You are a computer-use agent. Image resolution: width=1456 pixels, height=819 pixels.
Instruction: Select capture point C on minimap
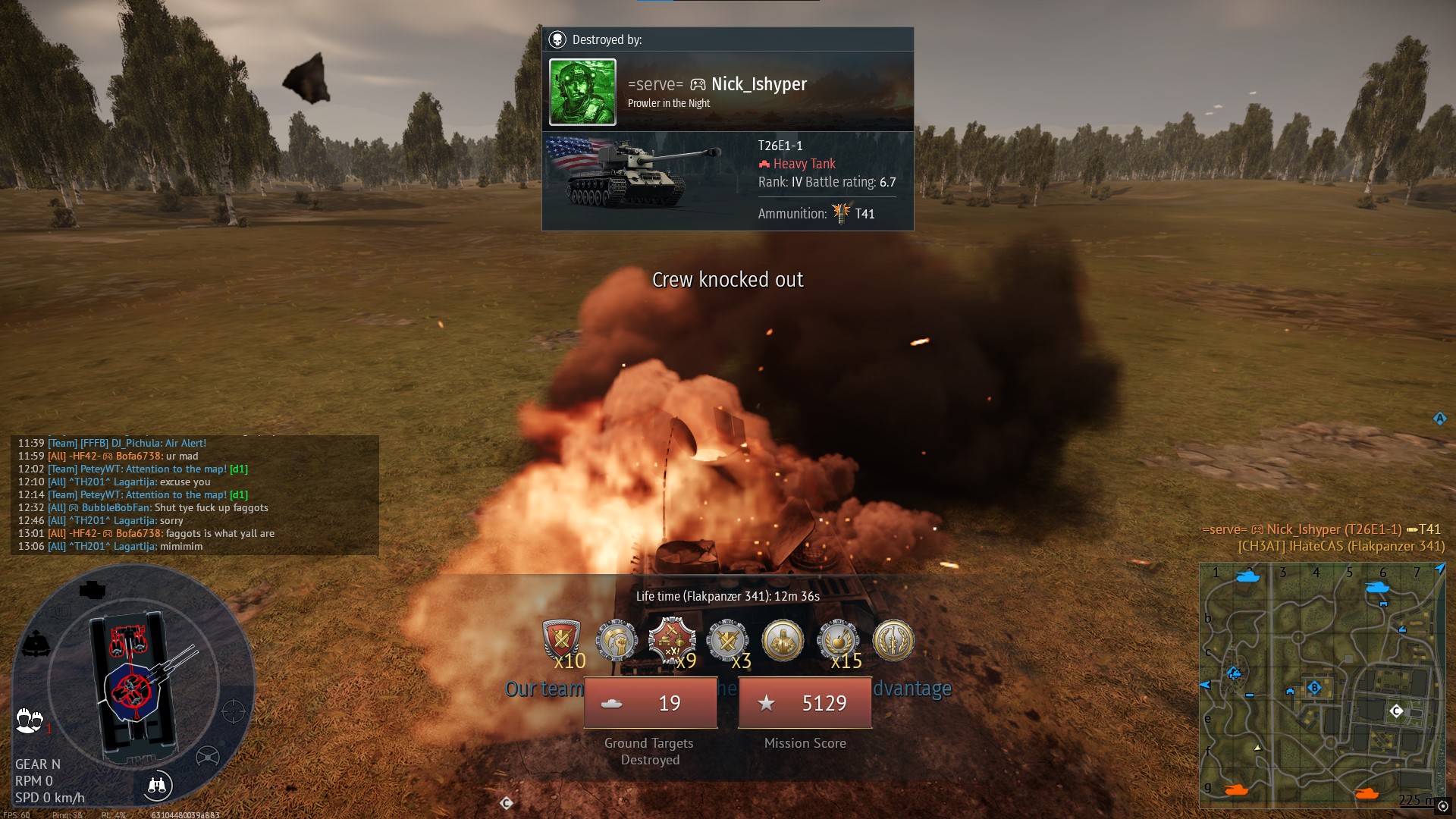[1396, 711]
